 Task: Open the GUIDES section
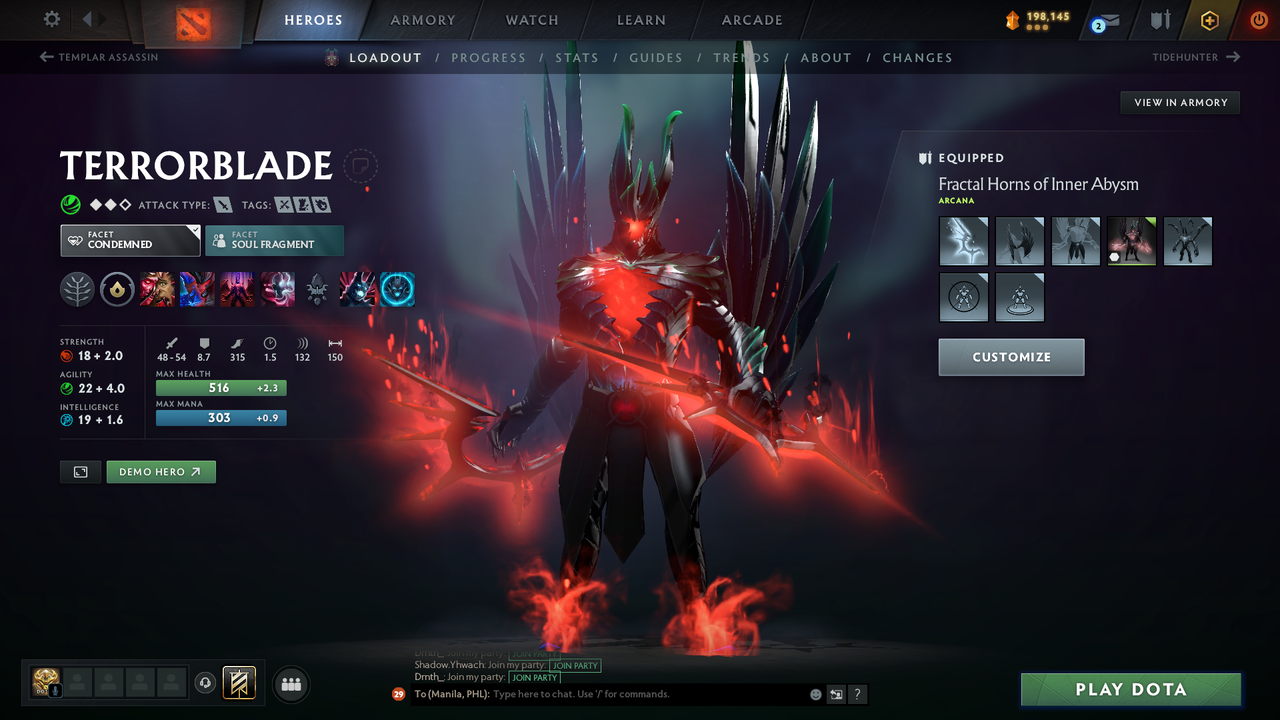tap(655, 57)
